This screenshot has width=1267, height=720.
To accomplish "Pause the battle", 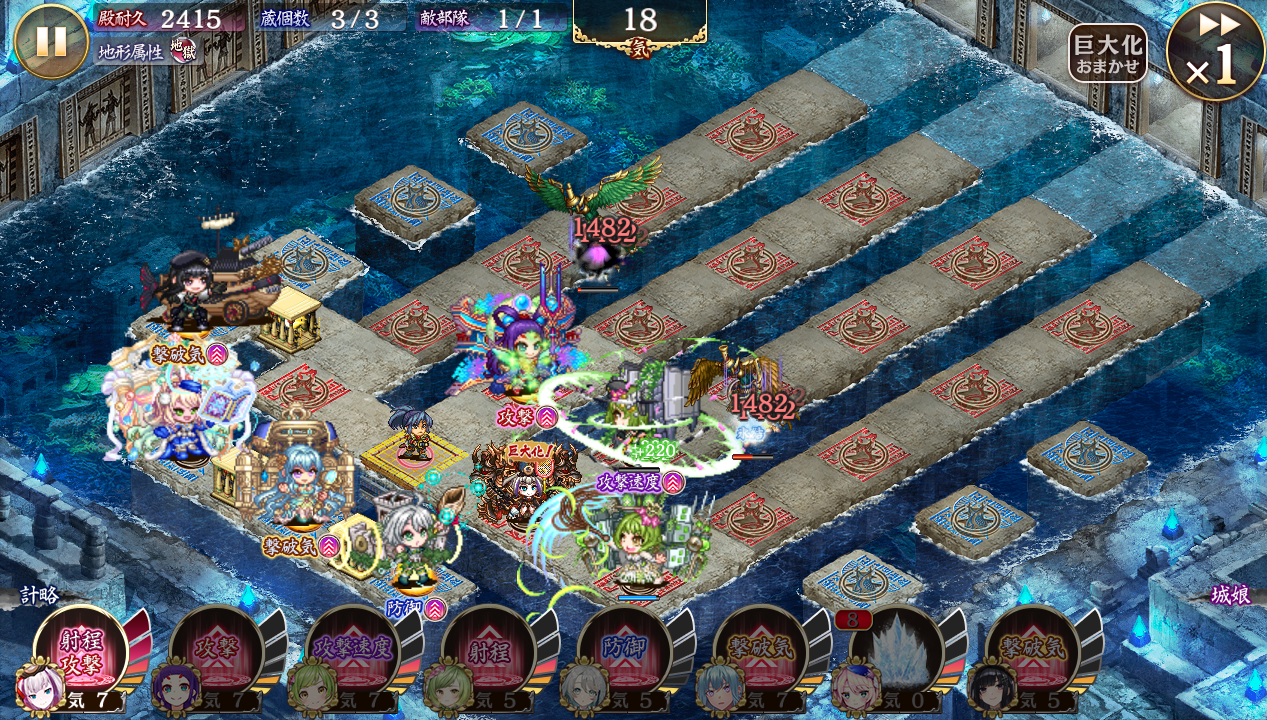I will [x=51, y=41].
